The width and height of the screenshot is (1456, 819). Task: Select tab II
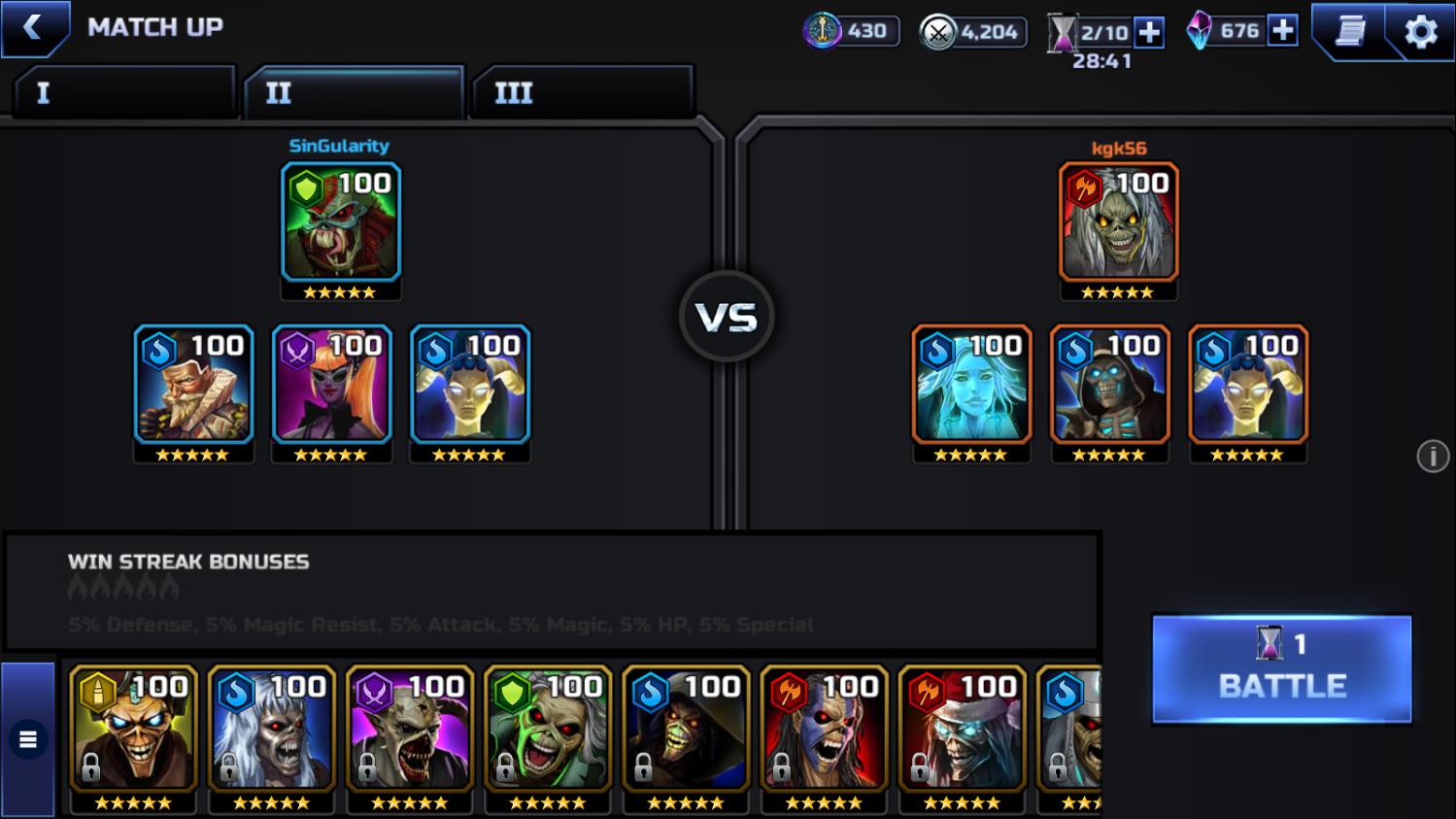click(x=354, y=93)
